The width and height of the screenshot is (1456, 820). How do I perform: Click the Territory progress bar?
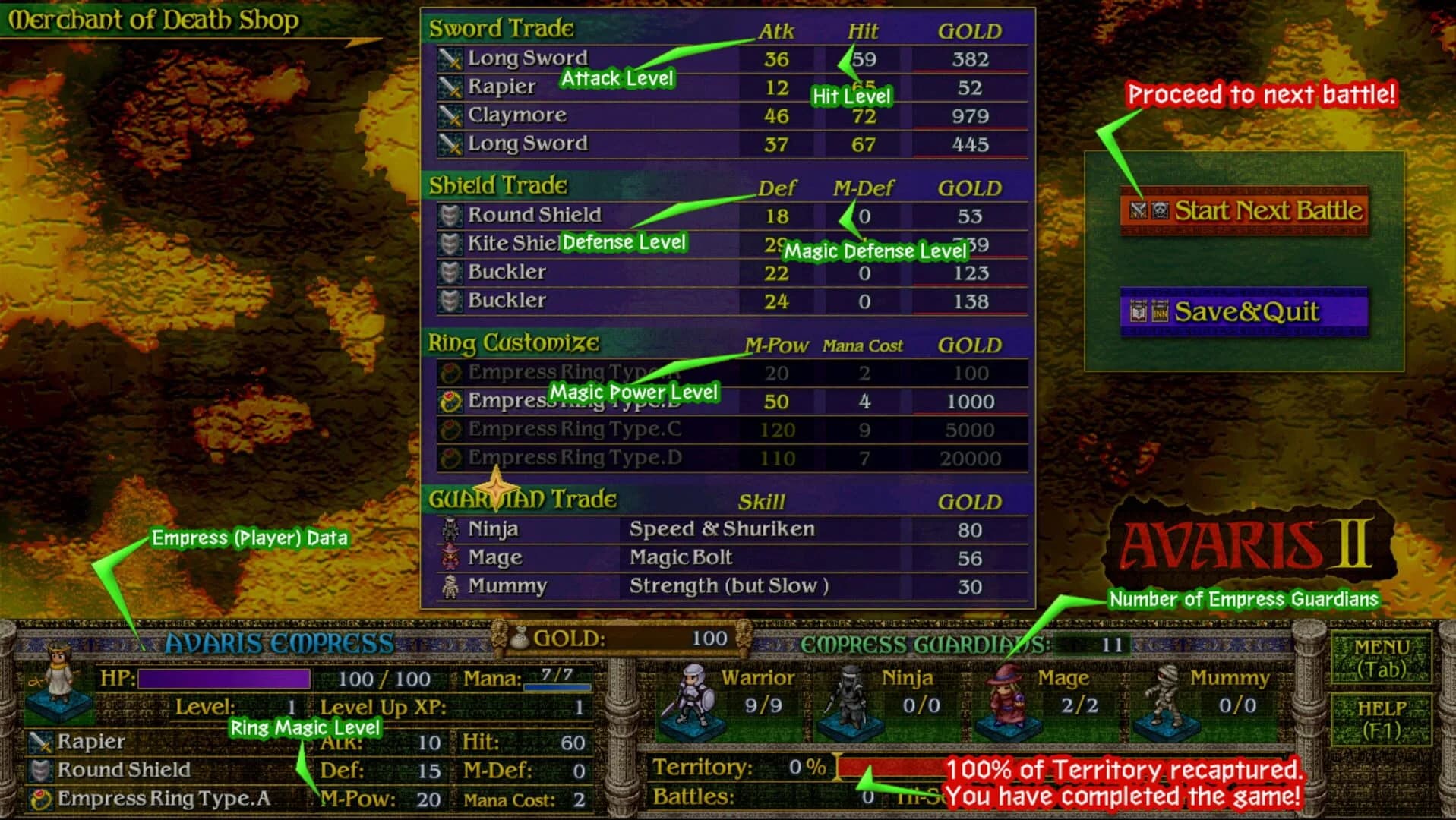(x=881, y=767)
